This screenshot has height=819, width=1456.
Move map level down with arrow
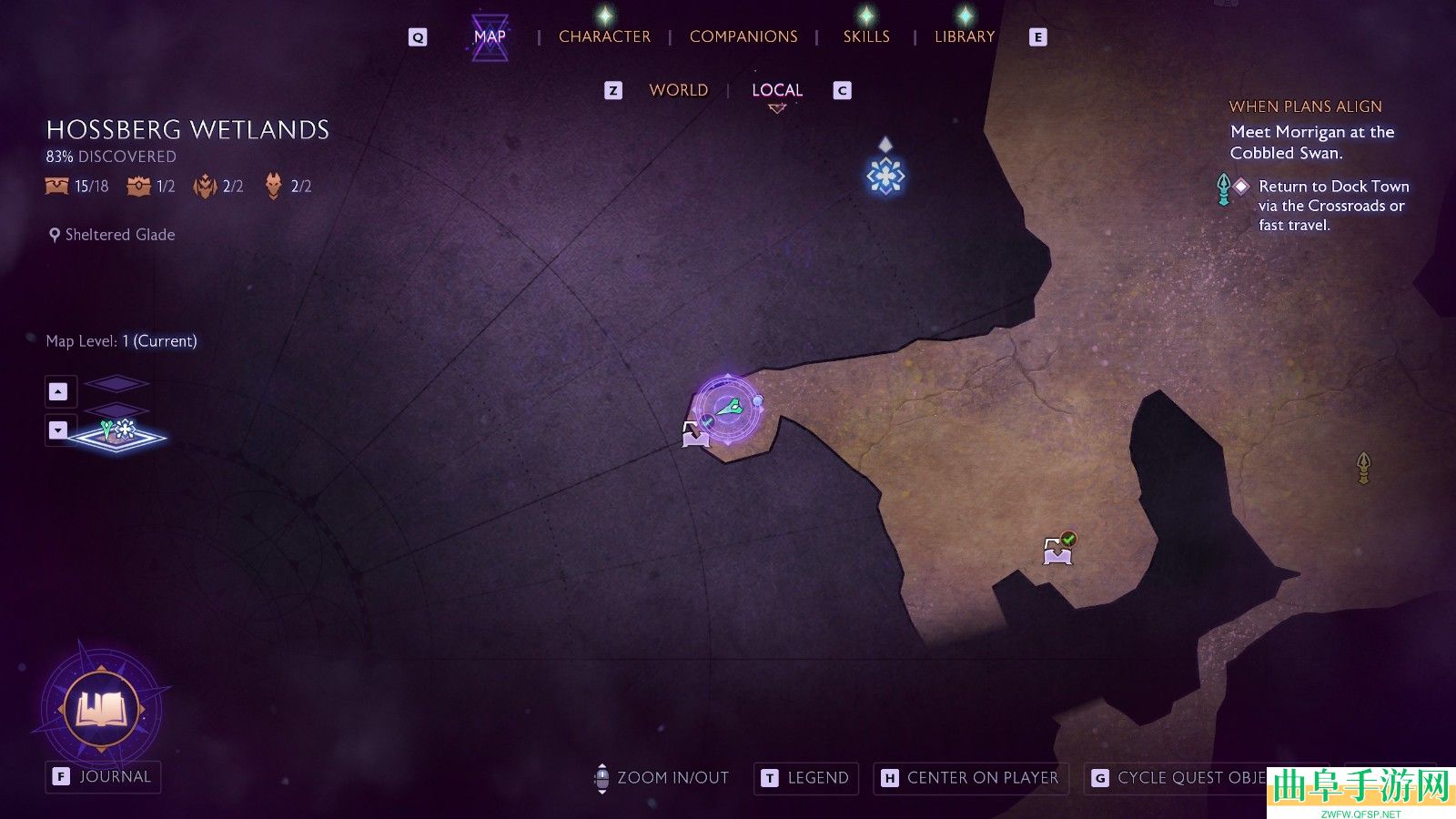[x=58, y=430]
